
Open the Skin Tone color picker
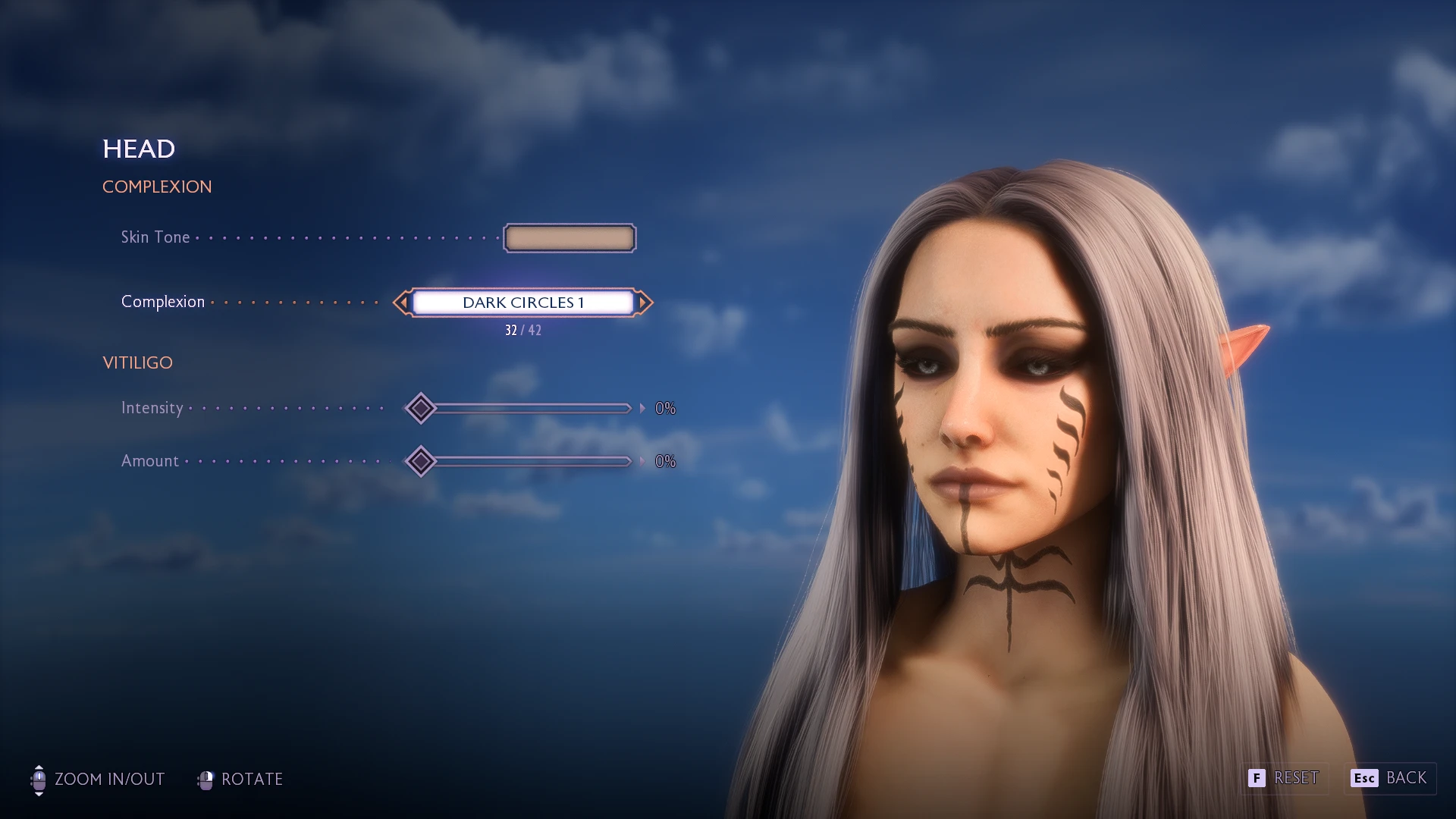pos(569,237)
